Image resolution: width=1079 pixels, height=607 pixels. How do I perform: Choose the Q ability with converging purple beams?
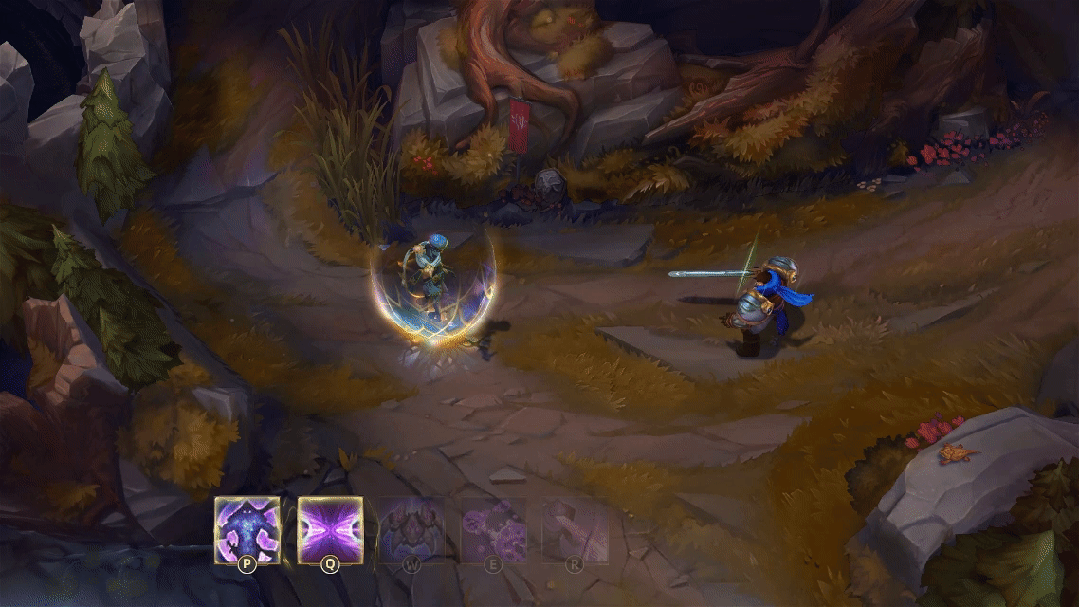pos(330,529)
